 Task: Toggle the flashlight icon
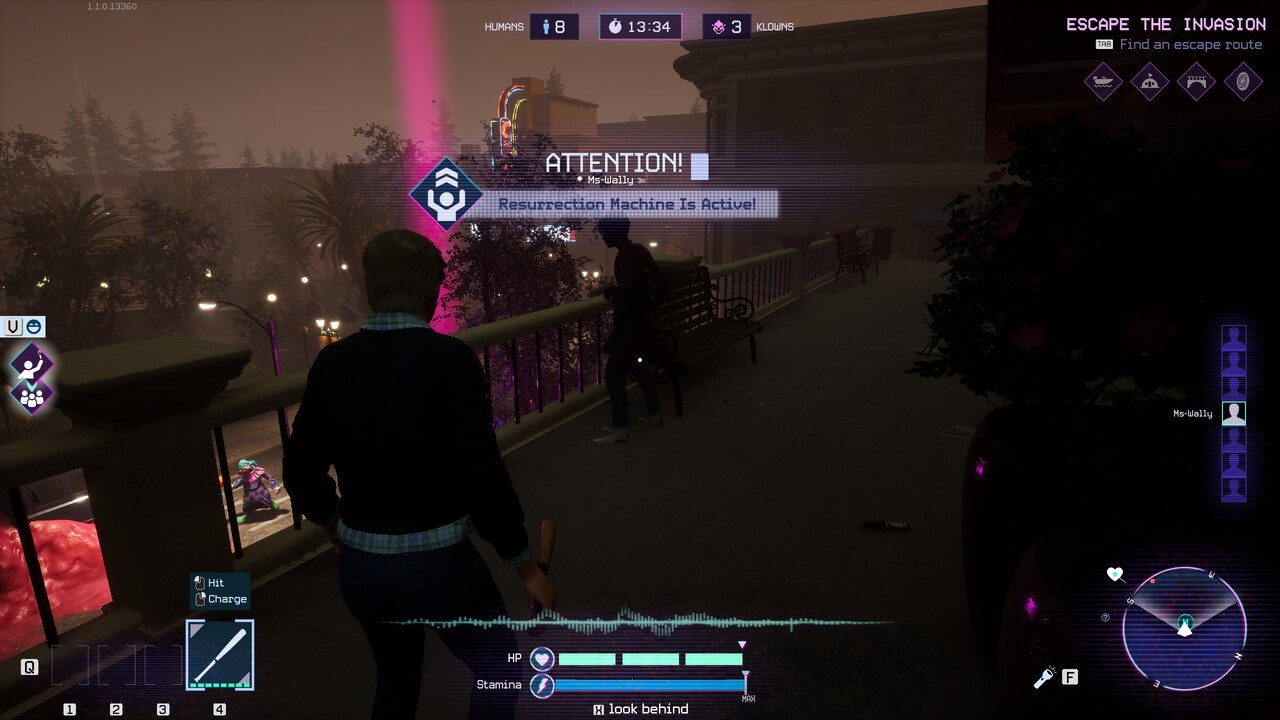coord(1044,678)
